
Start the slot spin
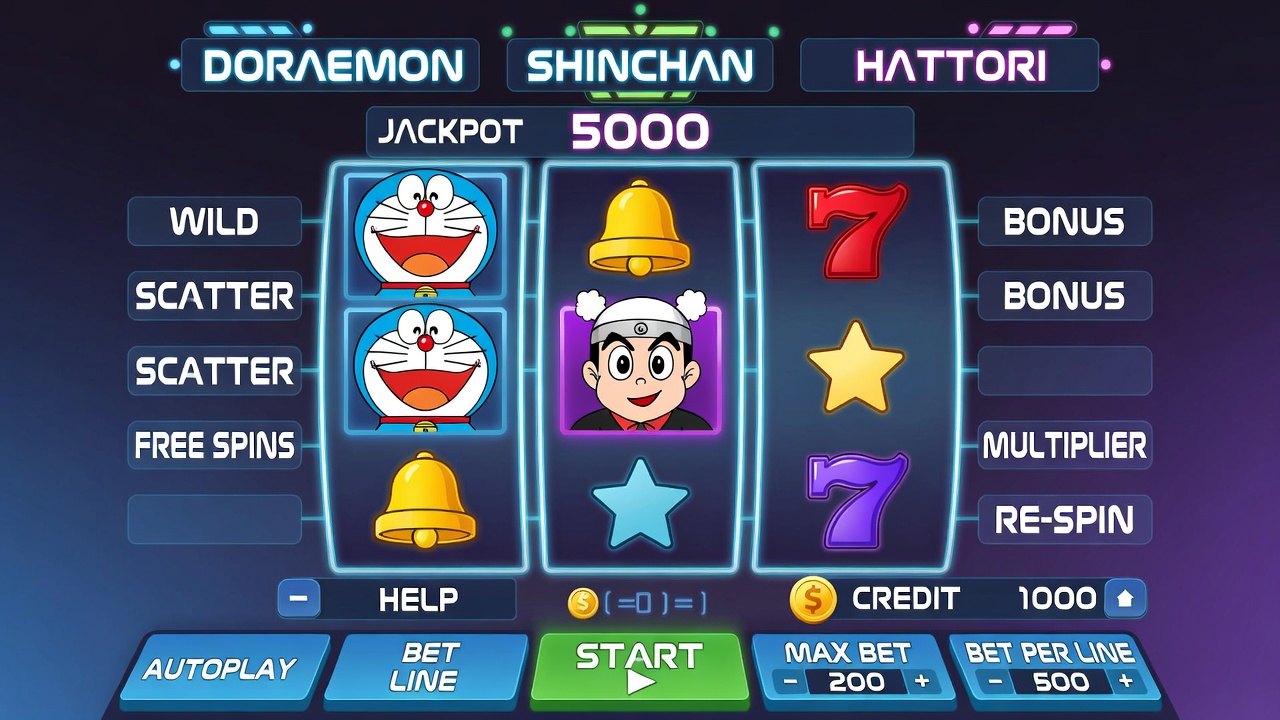[640, 668]
